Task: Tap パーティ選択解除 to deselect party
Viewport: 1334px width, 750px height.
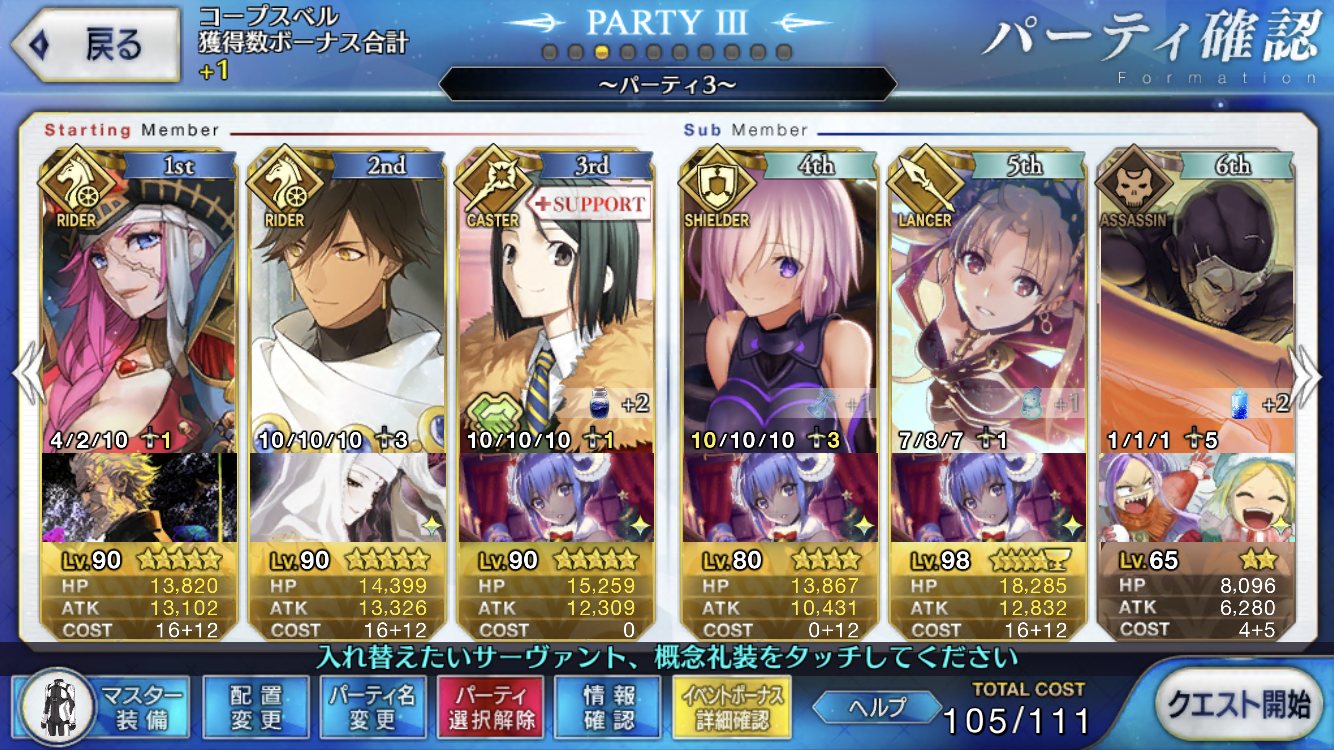Action: click(x=489, y=707)
